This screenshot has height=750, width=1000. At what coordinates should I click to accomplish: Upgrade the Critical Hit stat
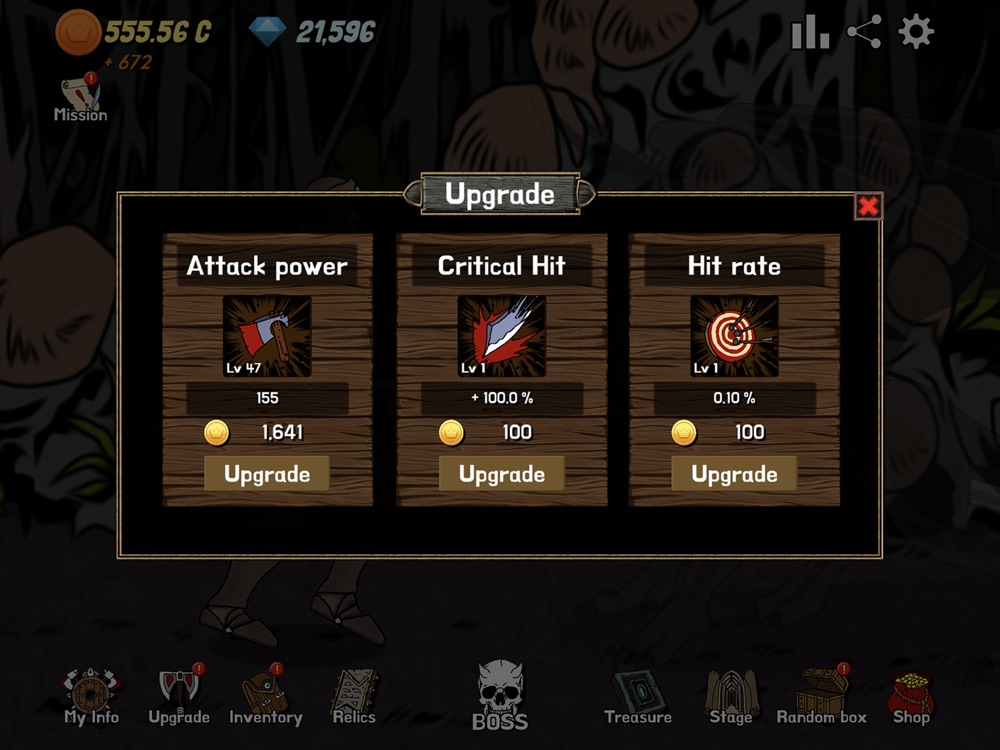(x=501, y=474)
